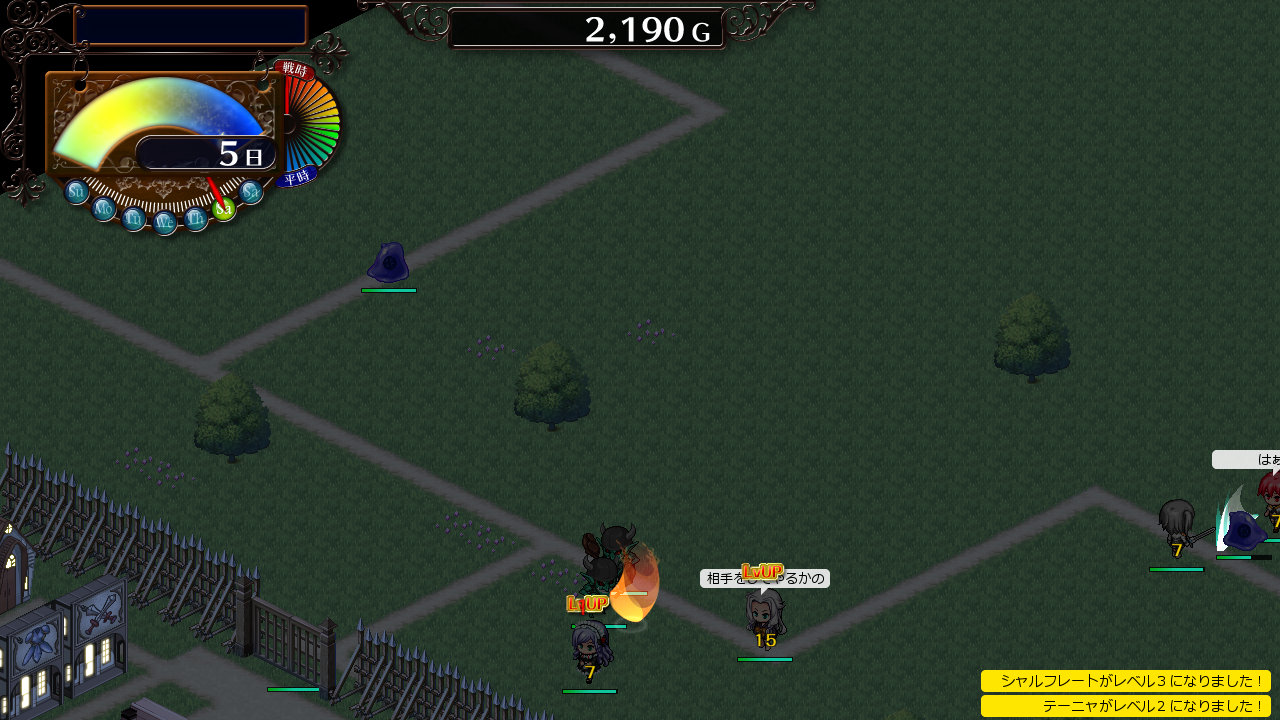
Task: Dismiss the テーニャ level 2 notification
Action: tap(1125, 706)
